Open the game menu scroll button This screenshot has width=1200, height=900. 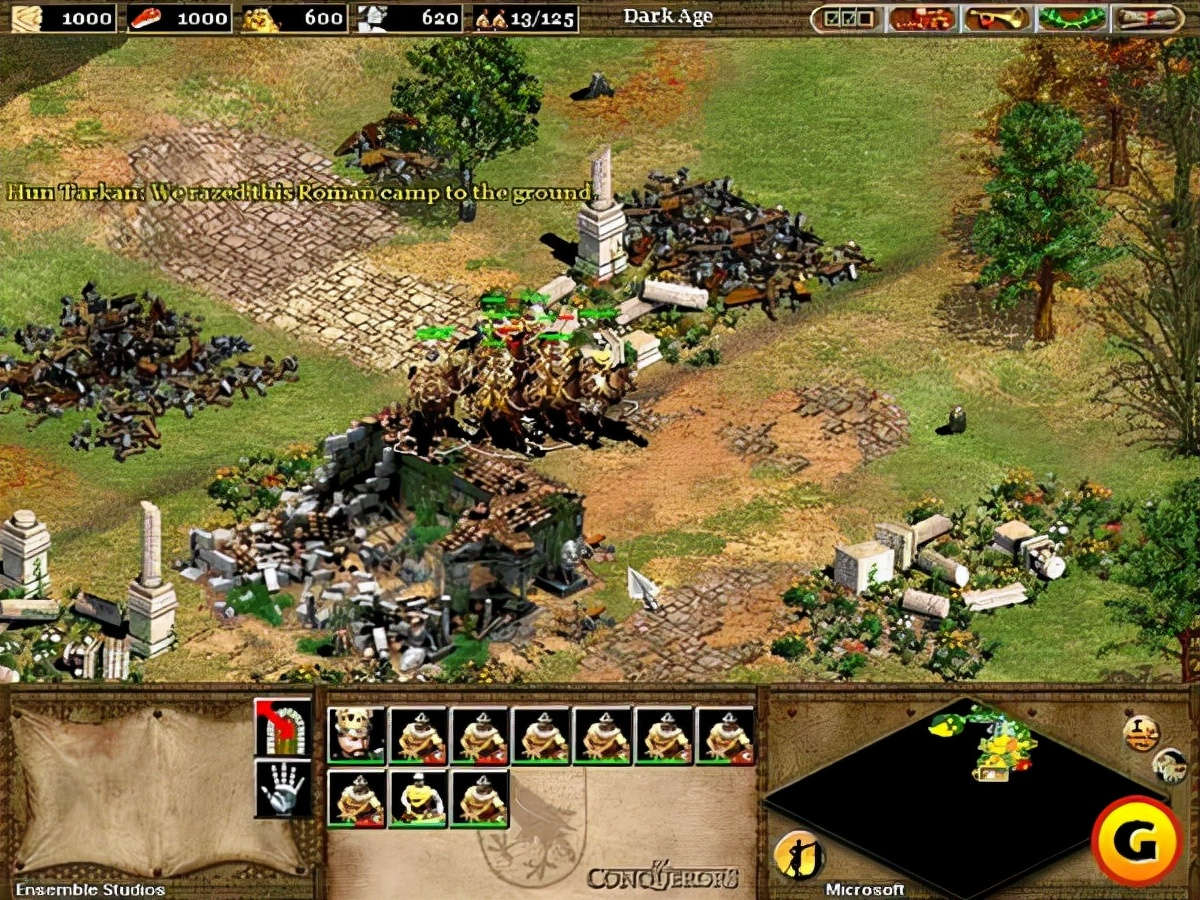tap(1147, 18)
